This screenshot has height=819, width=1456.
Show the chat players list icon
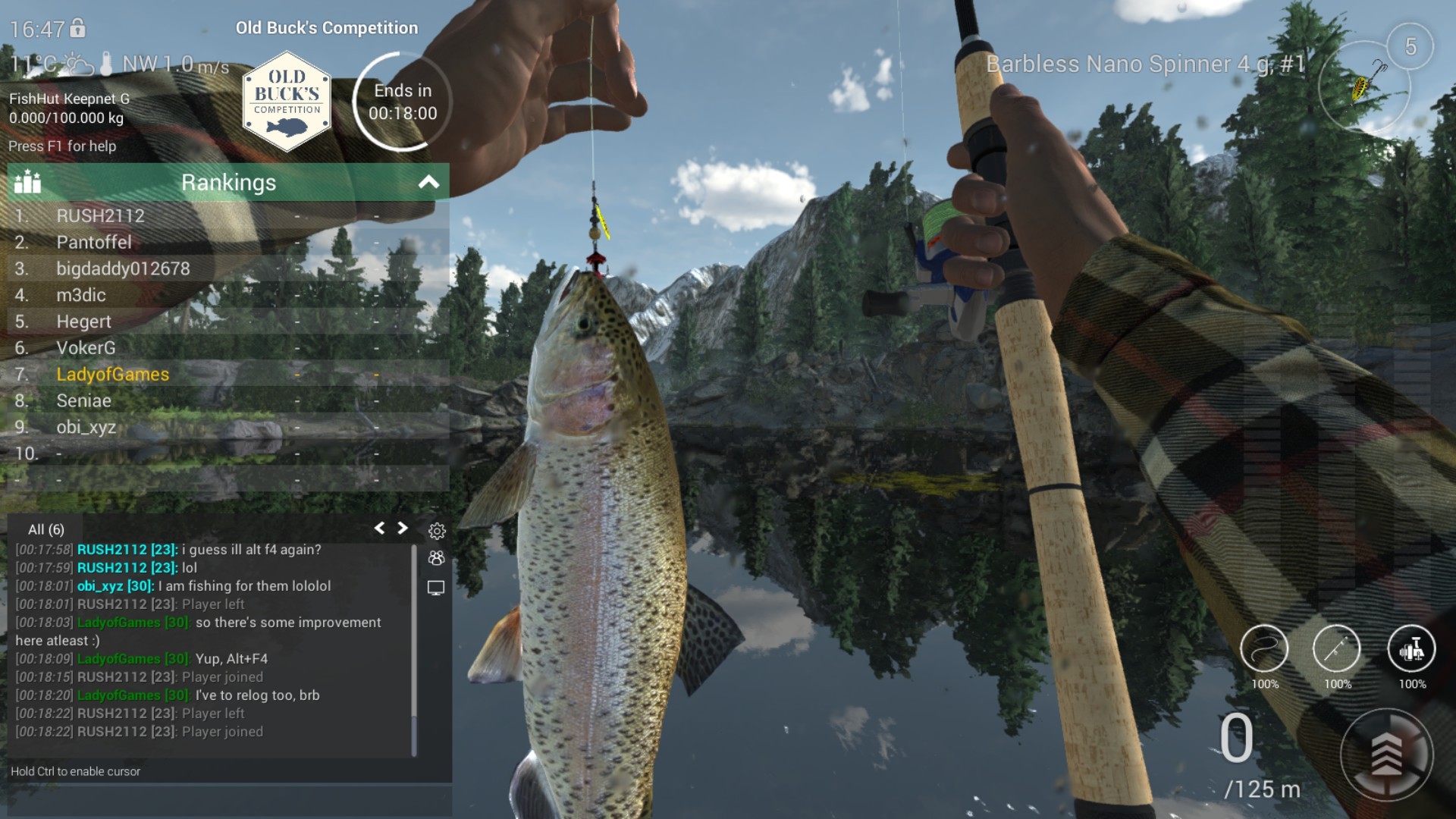coord(436,558)
